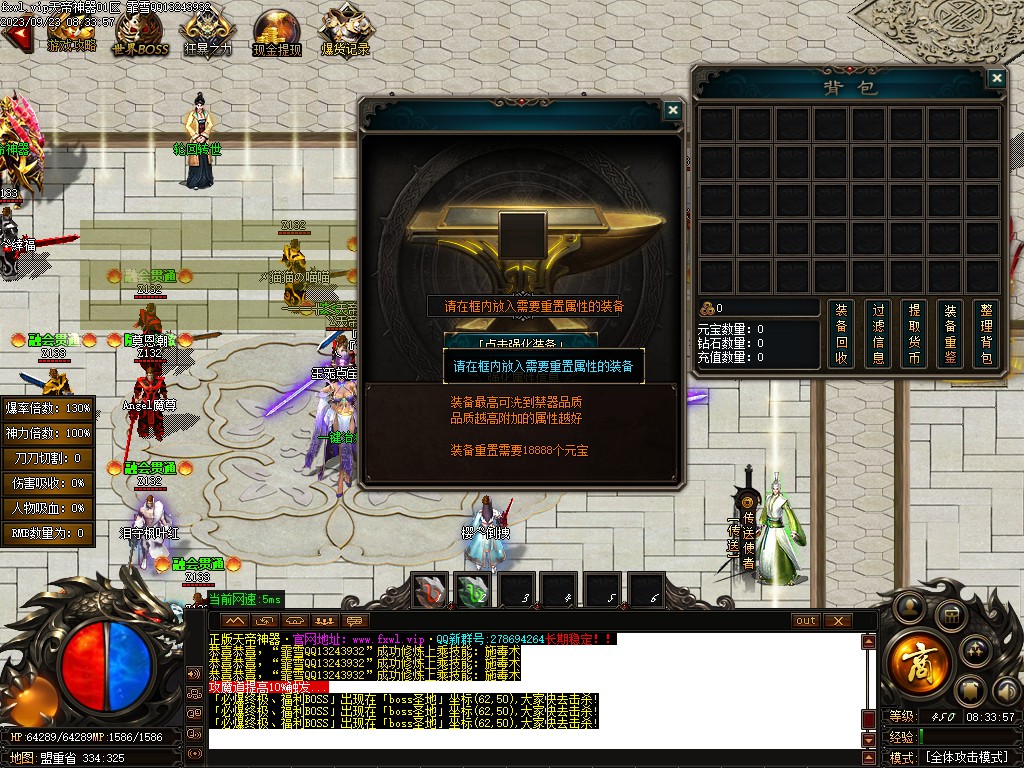Use the green item in hotbar slot 2
Screen dimensions: 1024x768
(x=474, y=590)
